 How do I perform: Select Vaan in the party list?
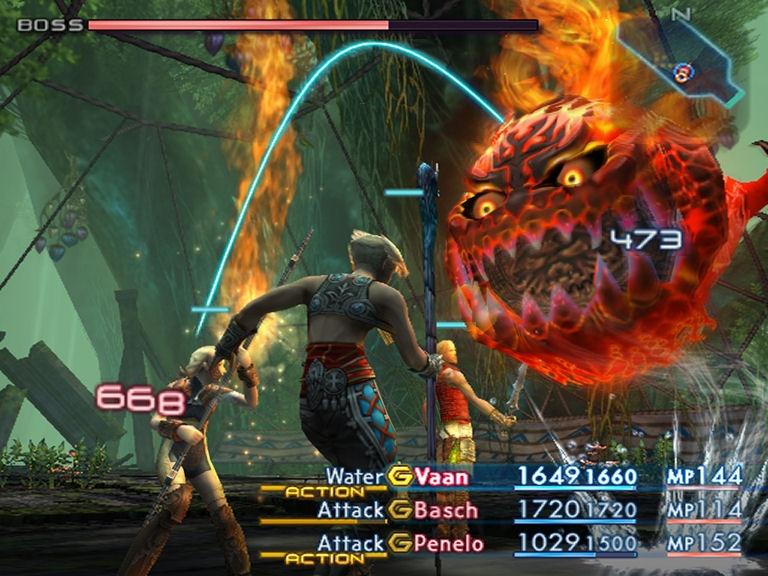(x=442, y=477)
